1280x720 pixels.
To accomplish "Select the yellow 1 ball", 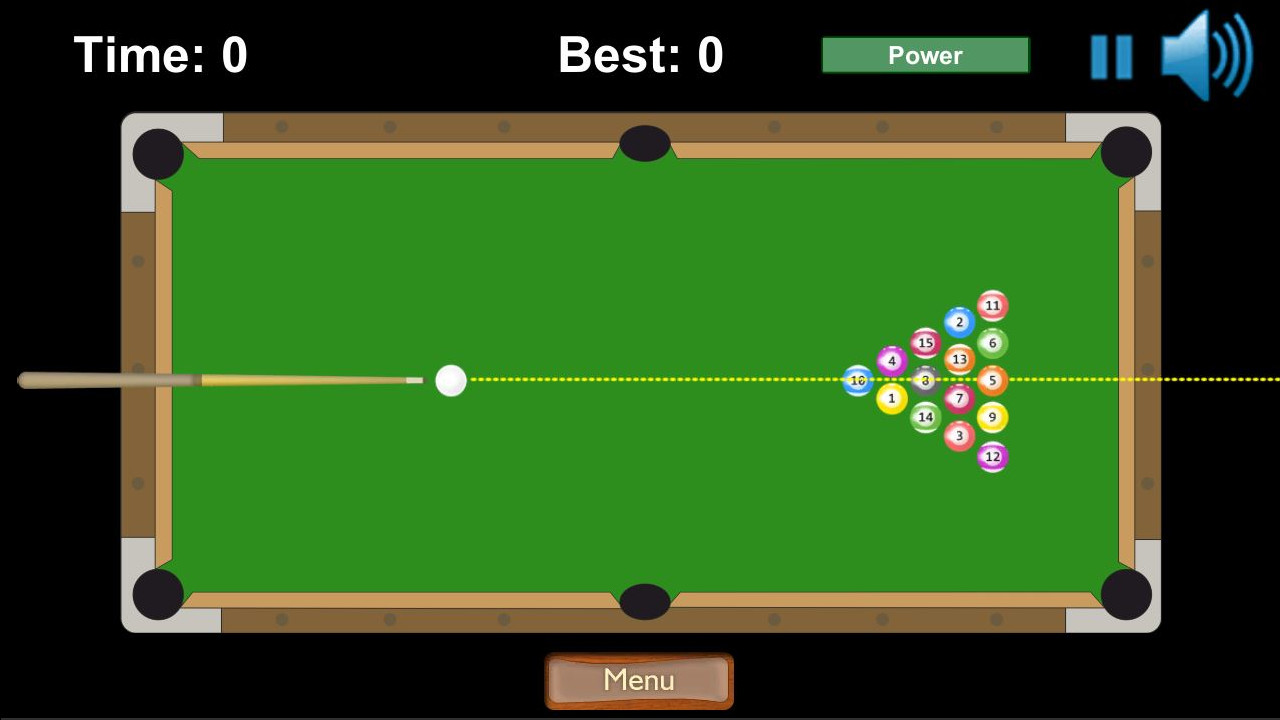I will 891,398.
